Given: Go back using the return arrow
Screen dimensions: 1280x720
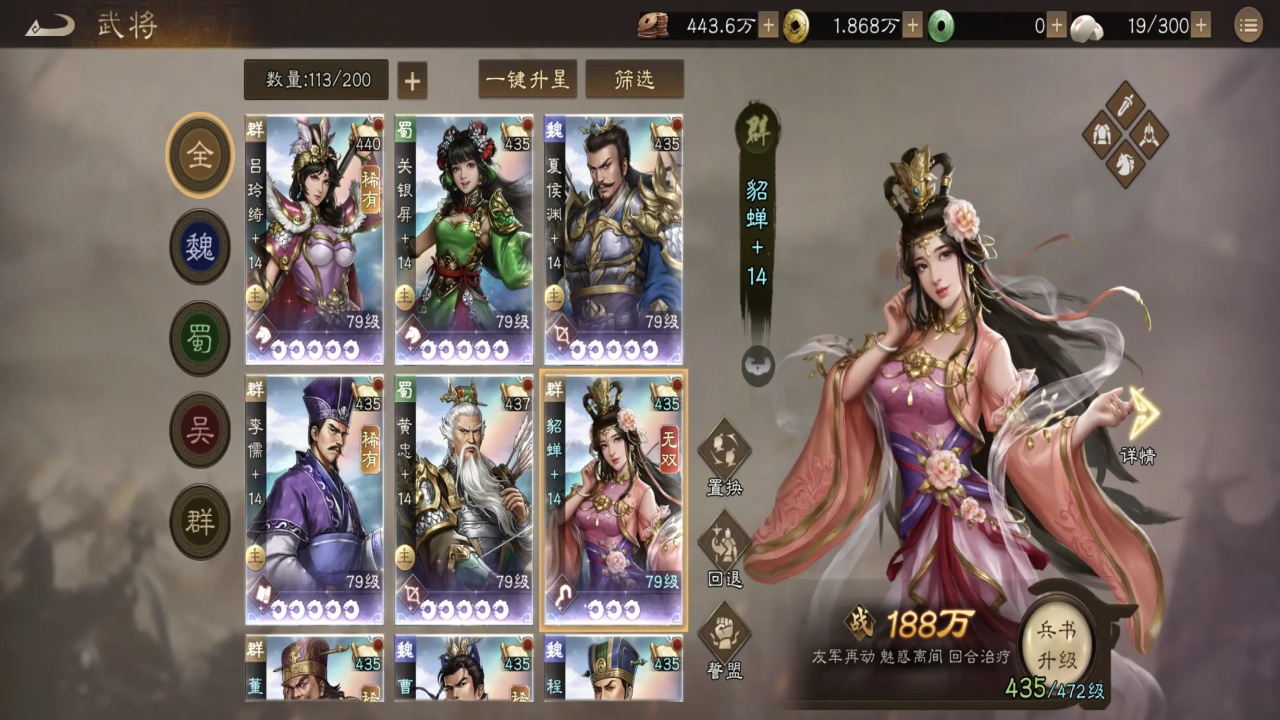Looking at the screenshot, I should click(x=50, y=25).
